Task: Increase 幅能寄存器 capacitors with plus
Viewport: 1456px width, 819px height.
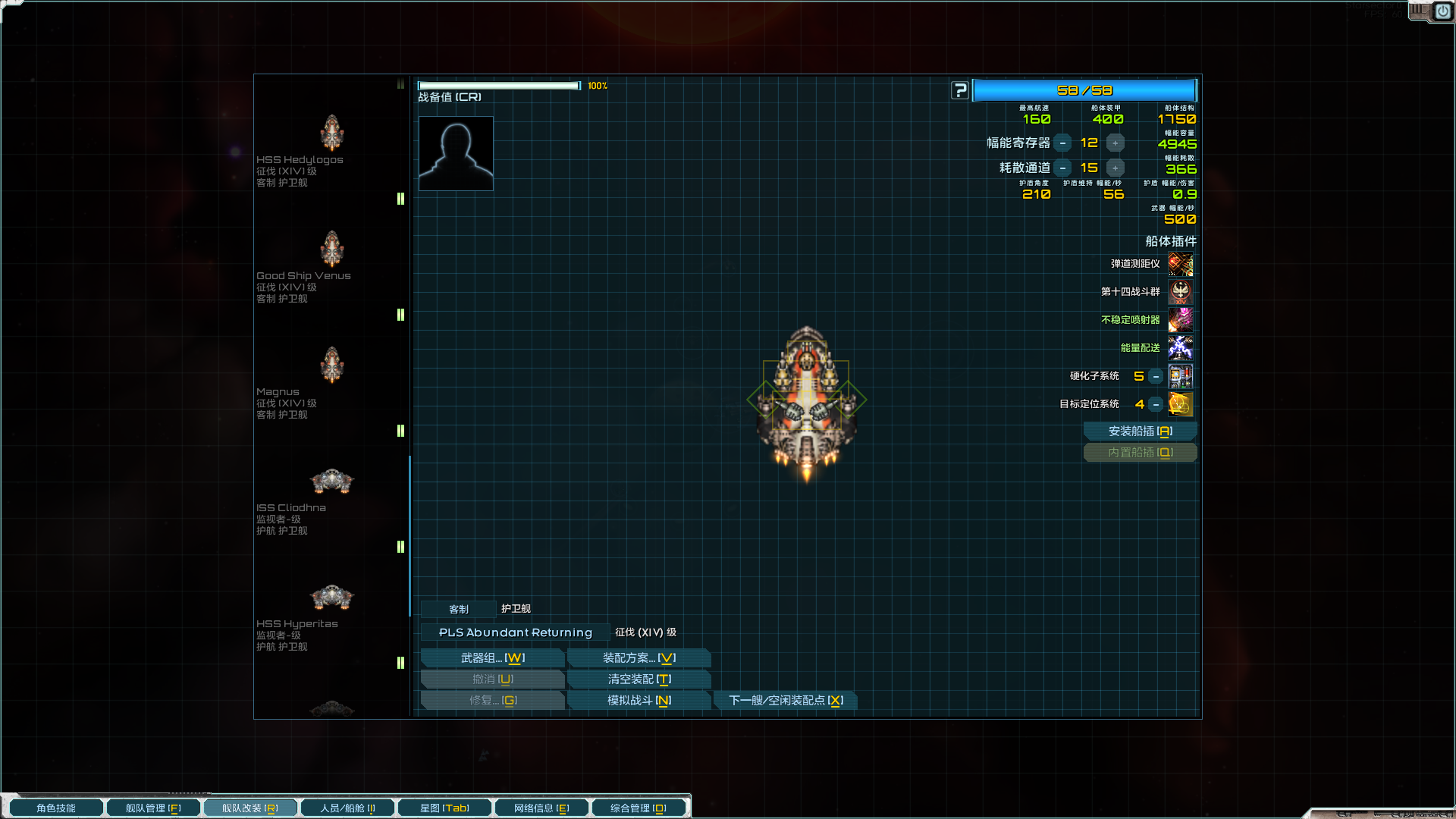Action: pyautogui.click(x=1115, y=143)
